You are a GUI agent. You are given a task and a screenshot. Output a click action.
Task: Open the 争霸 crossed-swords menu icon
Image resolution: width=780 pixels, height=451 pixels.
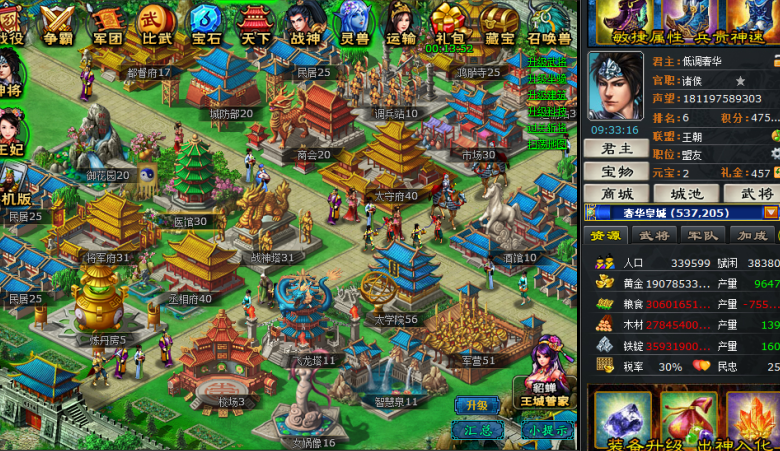tap(58, 22)
